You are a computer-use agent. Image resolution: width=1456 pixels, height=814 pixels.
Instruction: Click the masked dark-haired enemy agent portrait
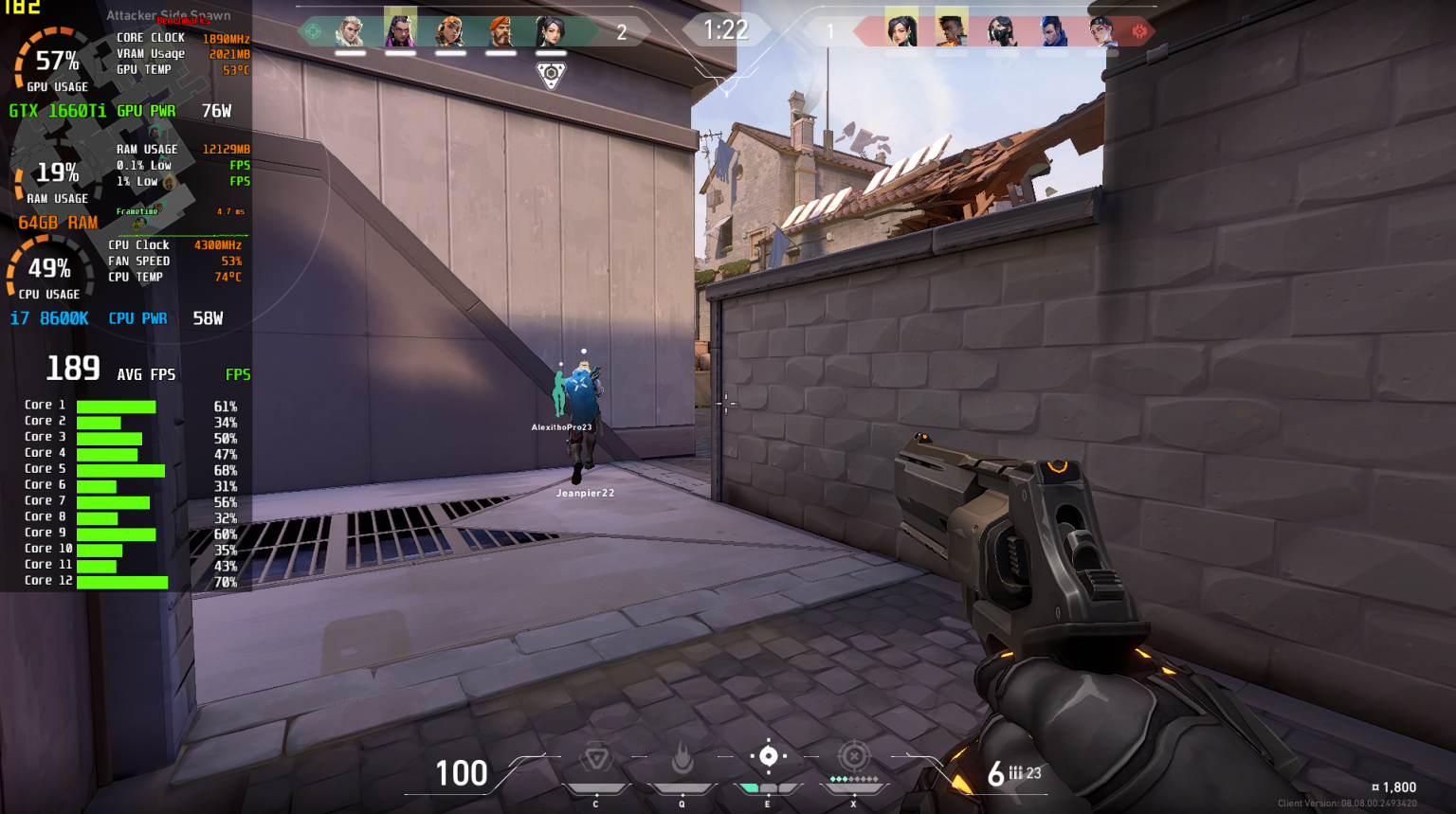pos(1001,31)
